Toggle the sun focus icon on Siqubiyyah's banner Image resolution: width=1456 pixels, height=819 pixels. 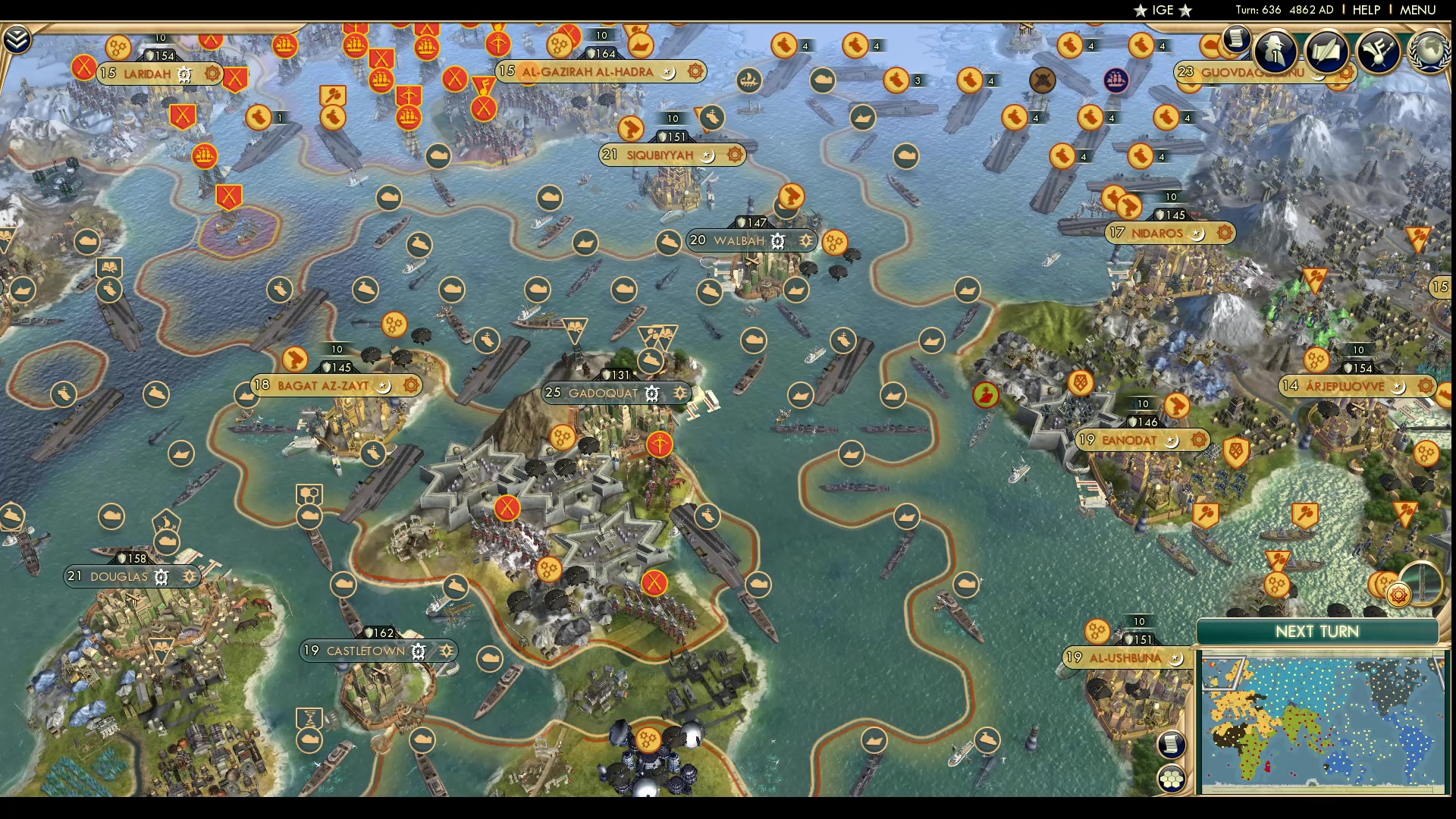[x=733, y=155]
